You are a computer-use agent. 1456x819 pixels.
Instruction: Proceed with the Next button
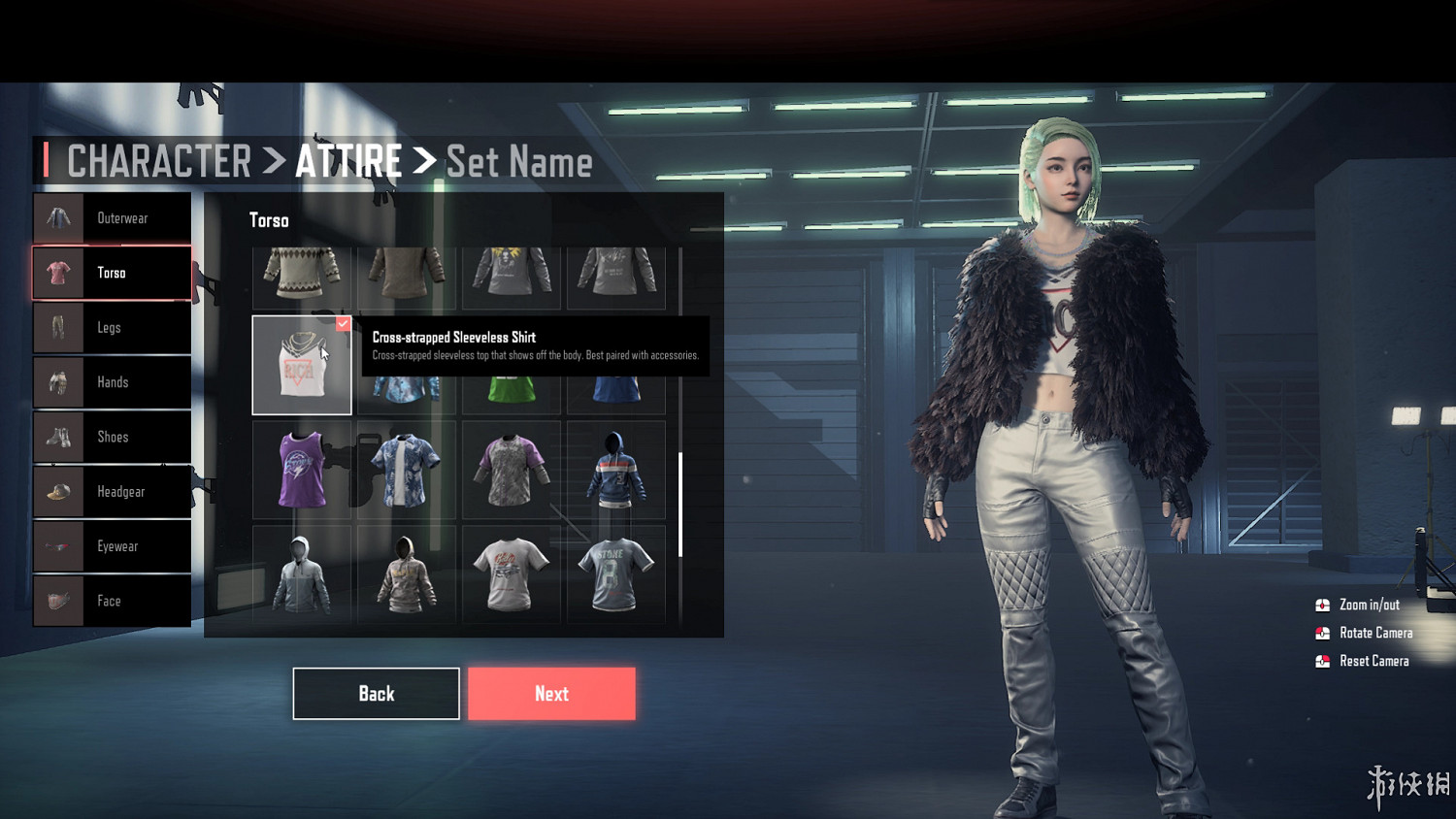pyautogui.click(x=551, y=694)
